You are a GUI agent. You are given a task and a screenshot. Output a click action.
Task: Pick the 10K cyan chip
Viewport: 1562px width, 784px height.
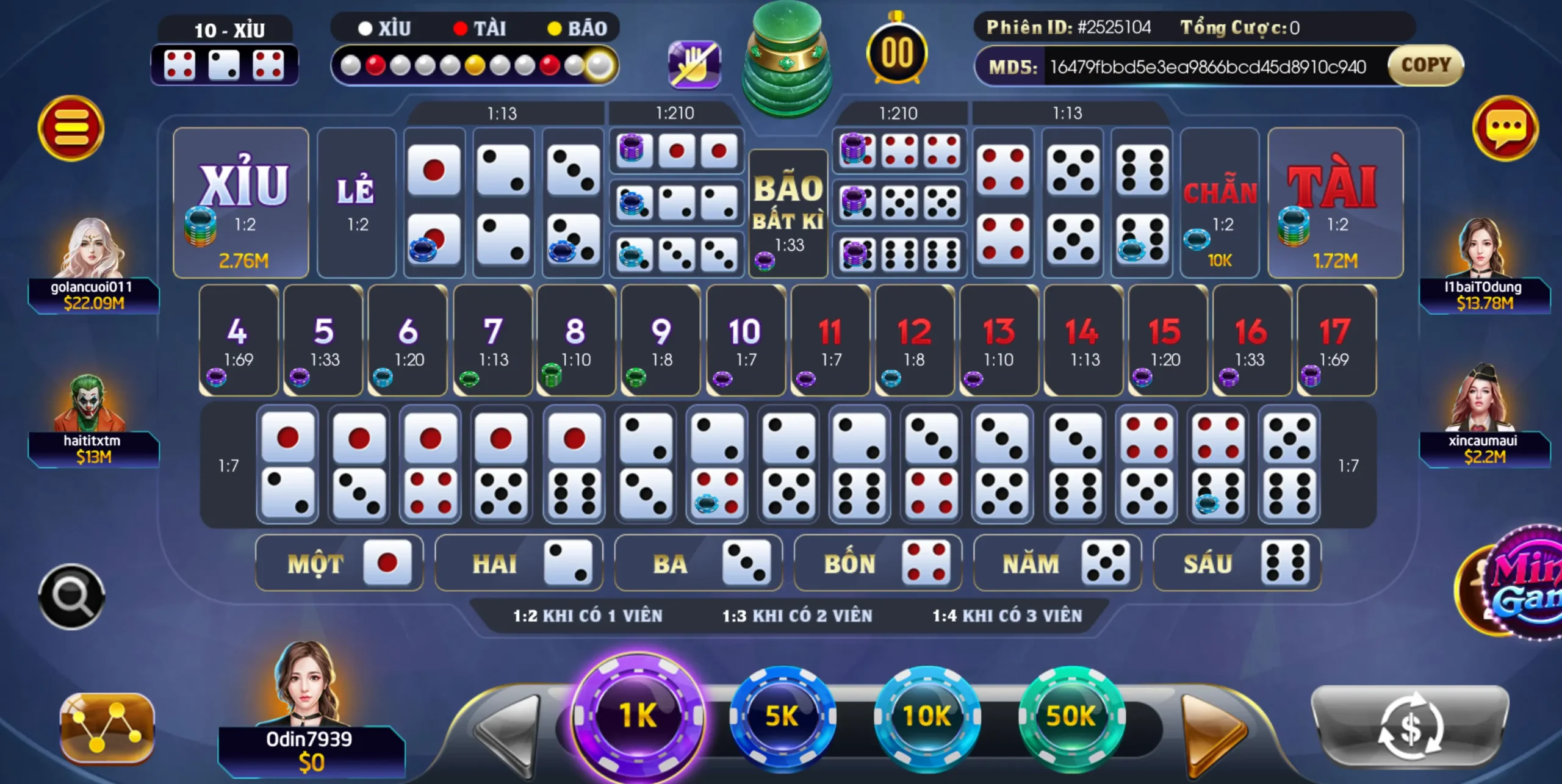[x=927, y=716]
